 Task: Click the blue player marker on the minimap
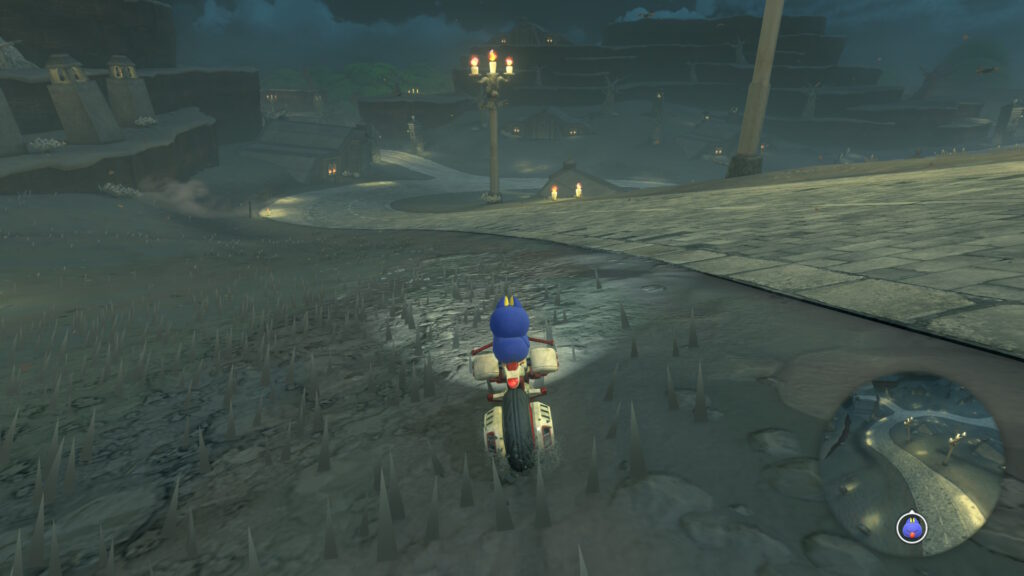[x=911, y=527]
